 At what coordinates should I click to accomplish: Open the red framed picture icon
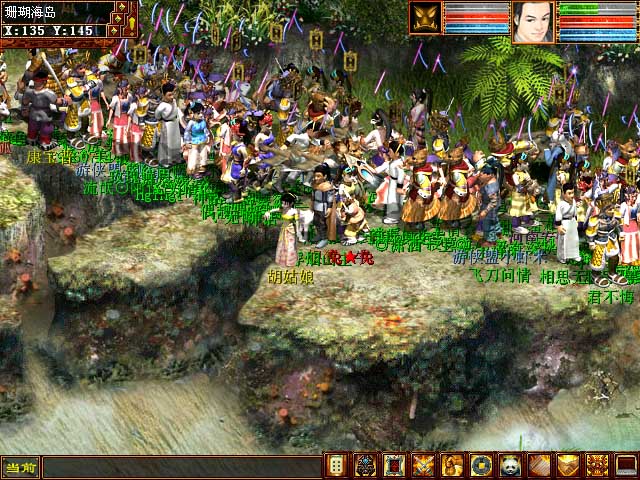tap(395, 466)
